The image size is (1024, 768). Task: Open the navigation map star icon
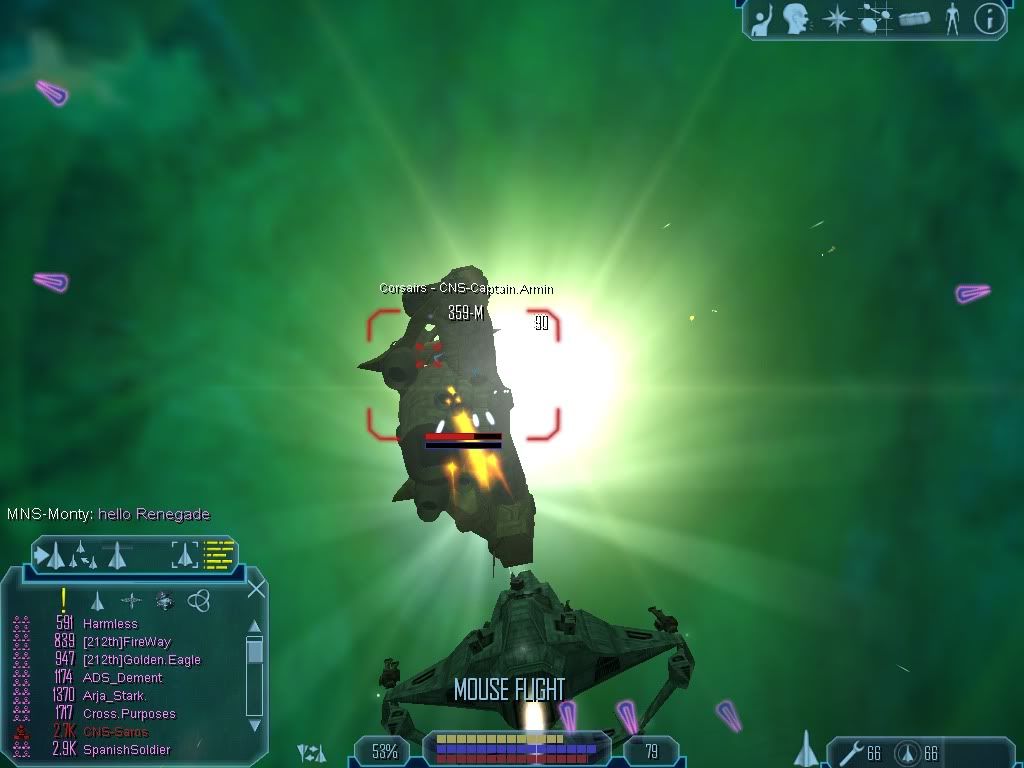(x=837, y=18)
